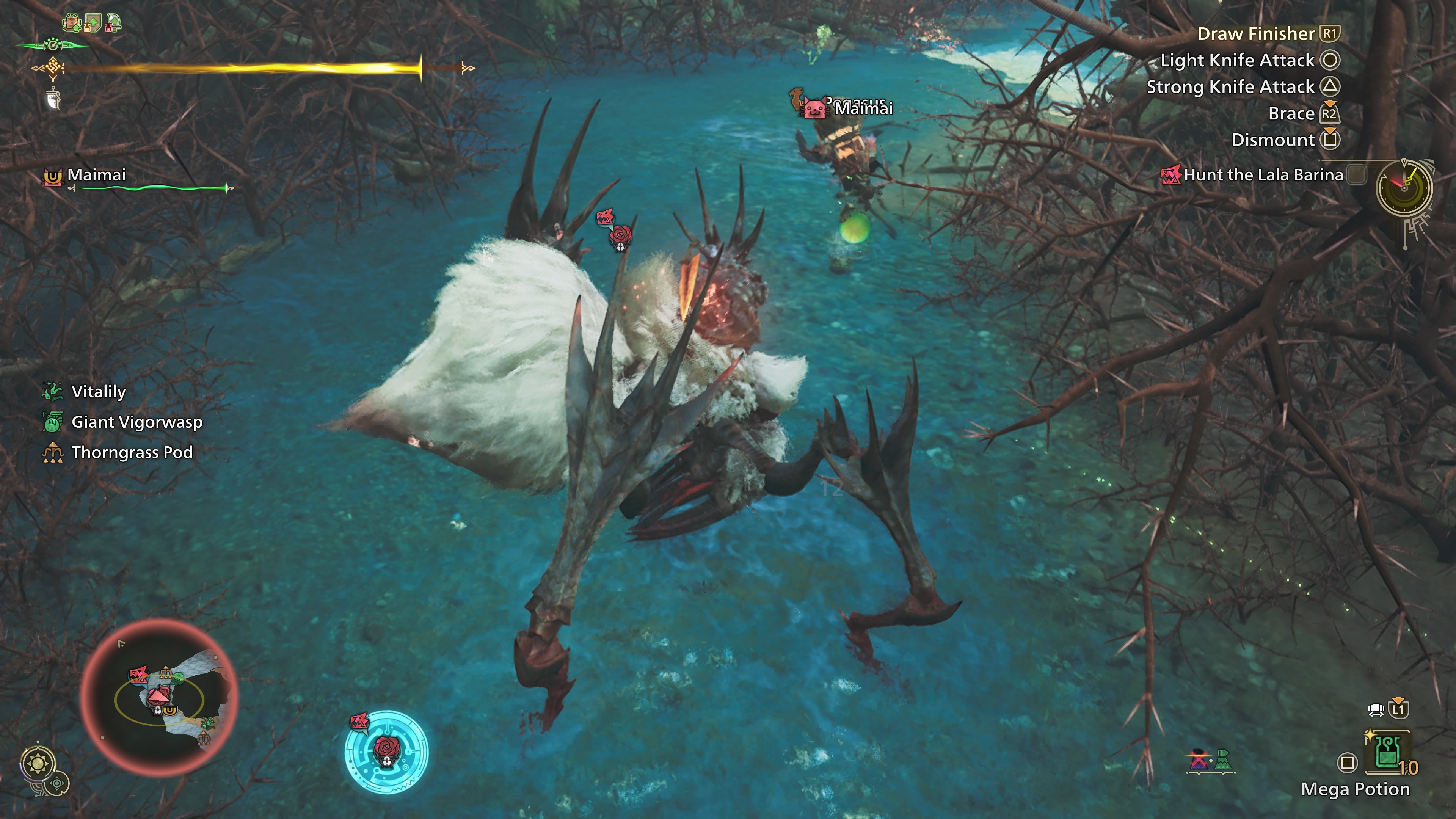Screen dimensions: 1456x819
Task: Select the Thorngrass Pod list entry
Action: [132, 452]
